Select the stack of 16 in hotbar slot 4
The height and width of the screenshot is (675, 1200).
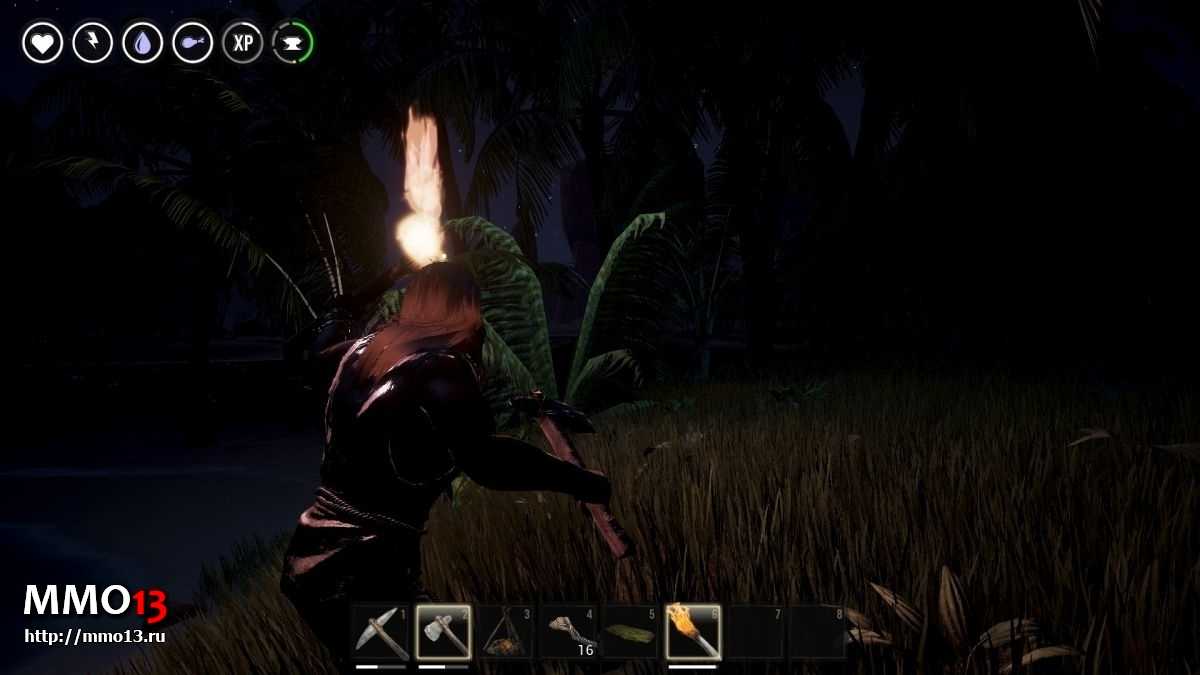pyautogui.click(x=568, y=632)
